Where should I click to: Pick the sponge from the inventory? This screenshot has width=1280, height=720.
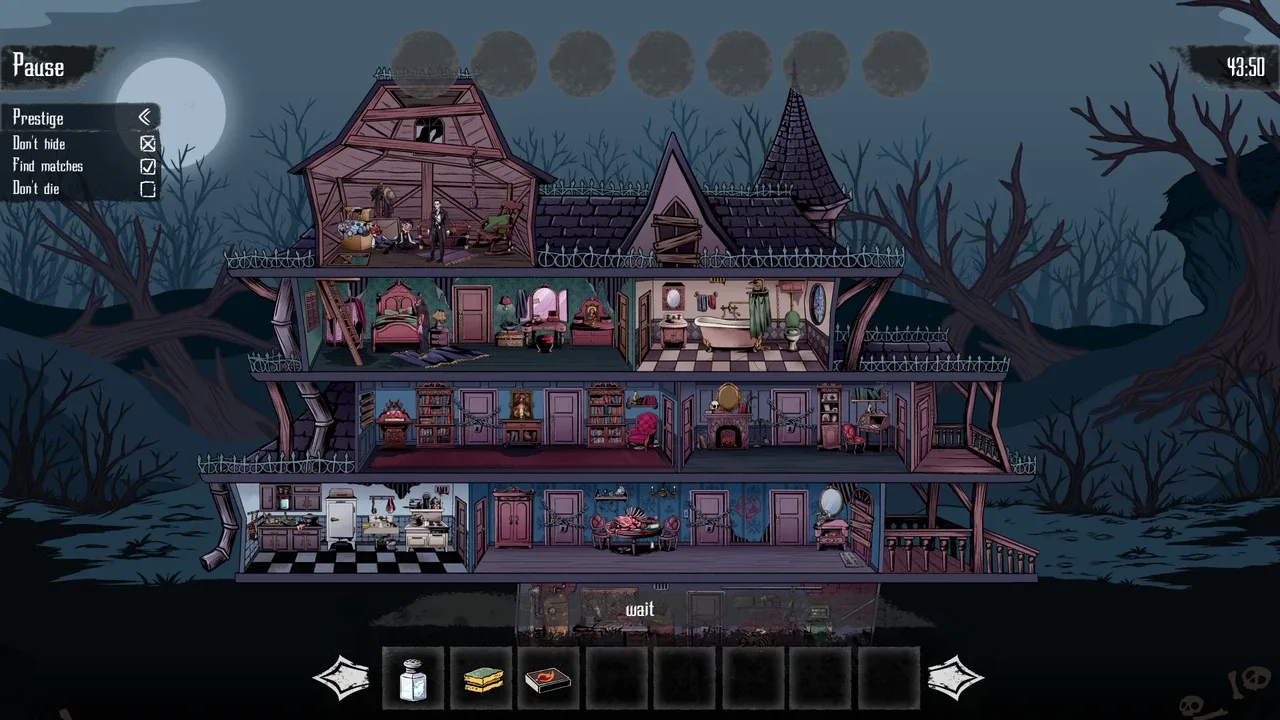click(x=482, y=679)
